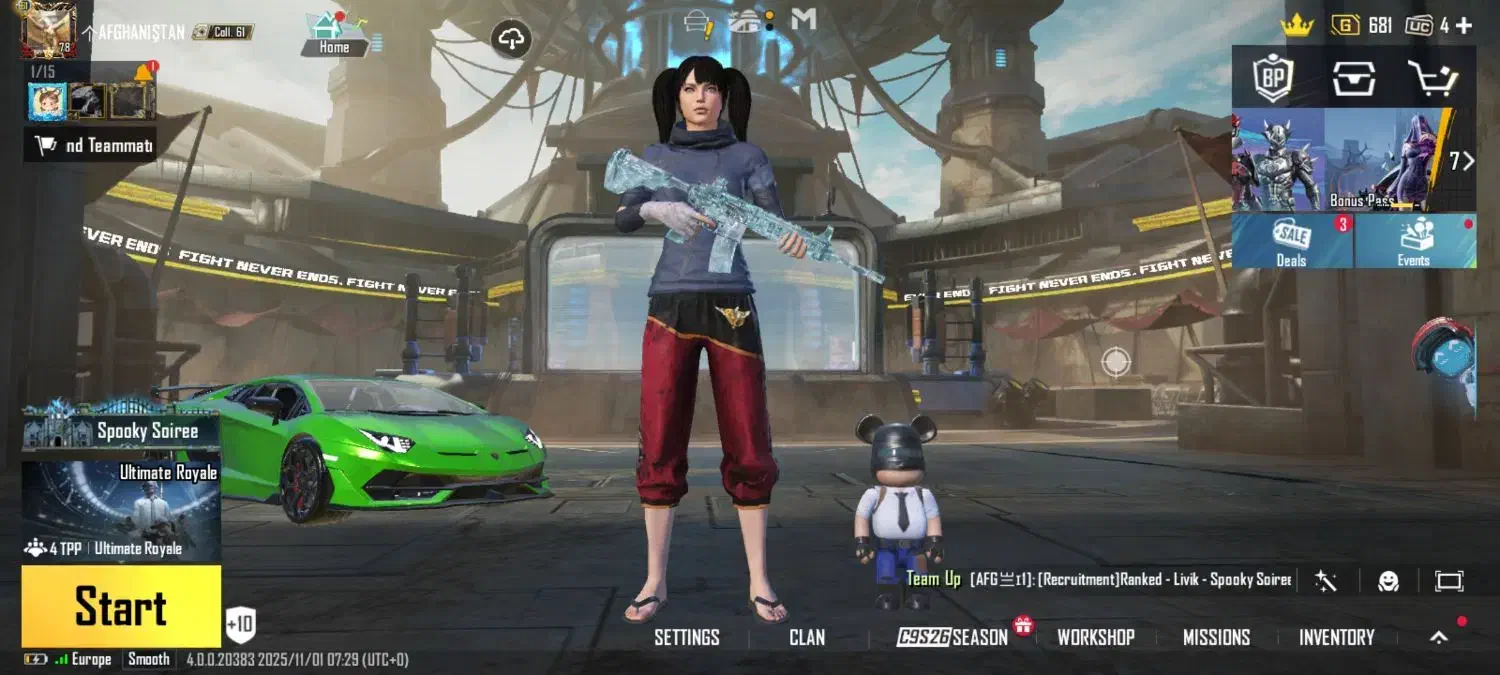
Task: Start the match with the yellow Start button
Action: pos(121,607)
